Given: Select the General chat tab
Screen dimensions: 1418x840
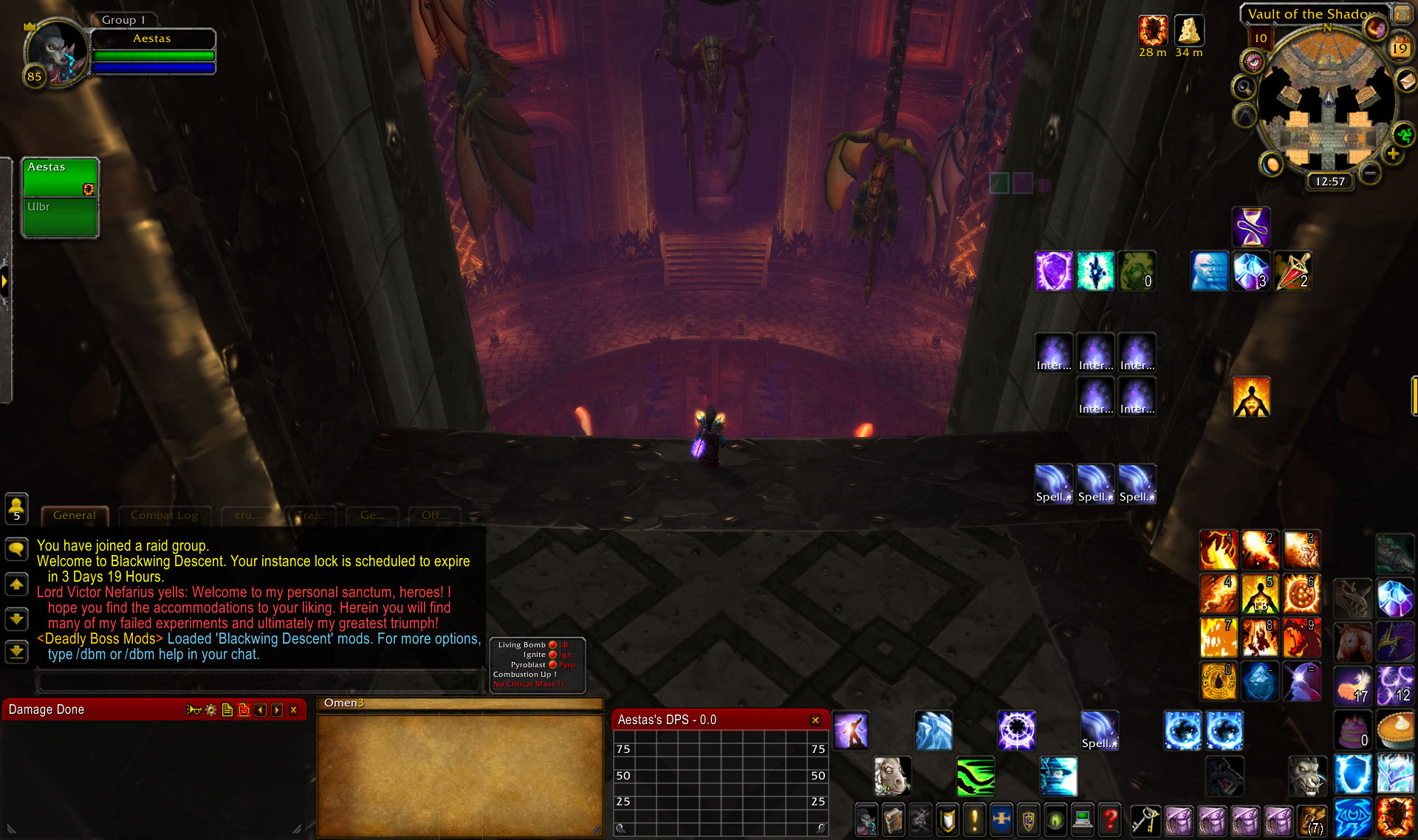Looking at the screenshot, I should click(x=75, y=515).
